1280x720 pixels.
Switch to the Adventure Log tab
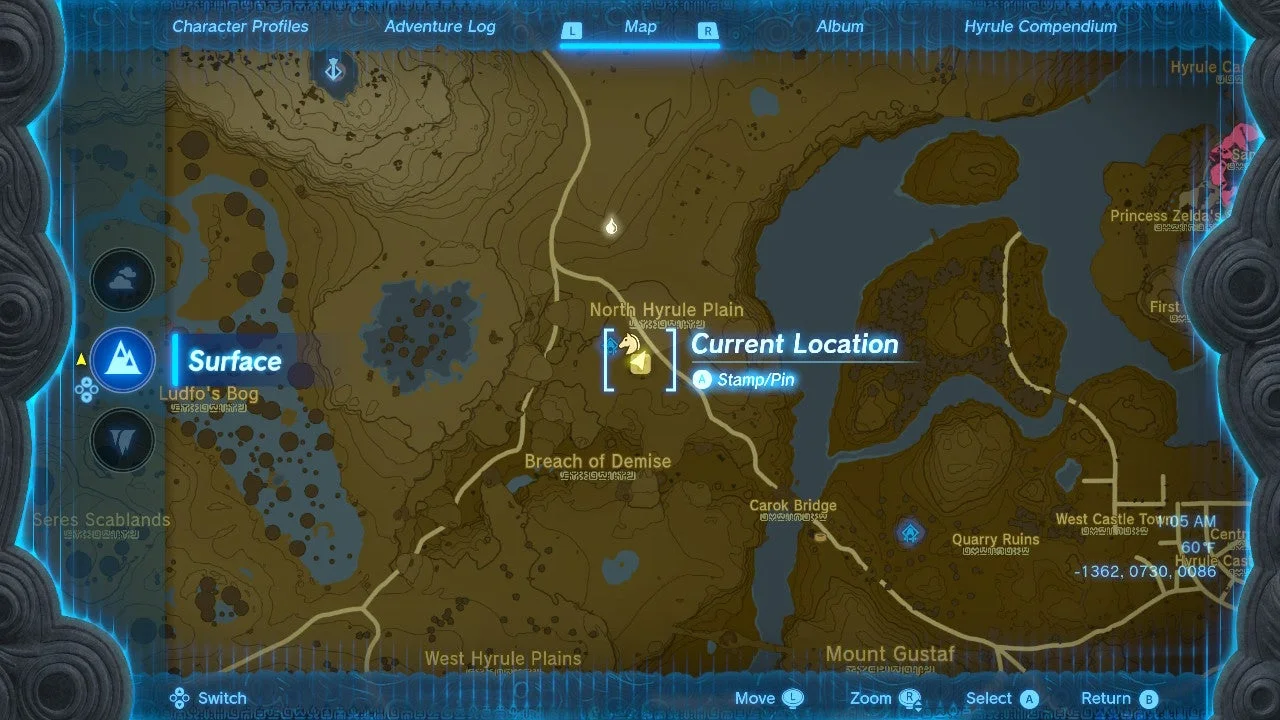click(440, 27)
